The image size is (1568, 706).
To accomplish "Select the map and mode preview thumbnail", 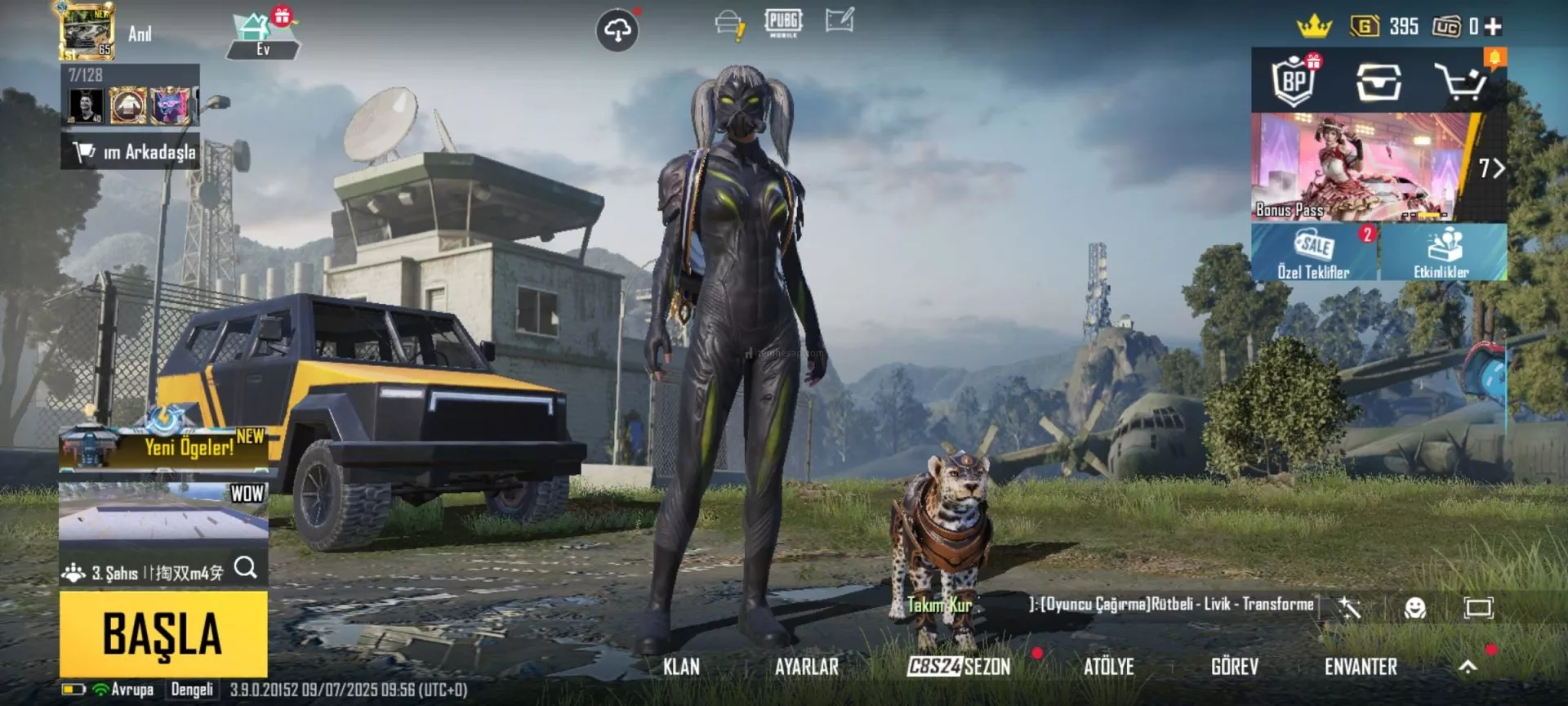I will click(x=163, y=515).
